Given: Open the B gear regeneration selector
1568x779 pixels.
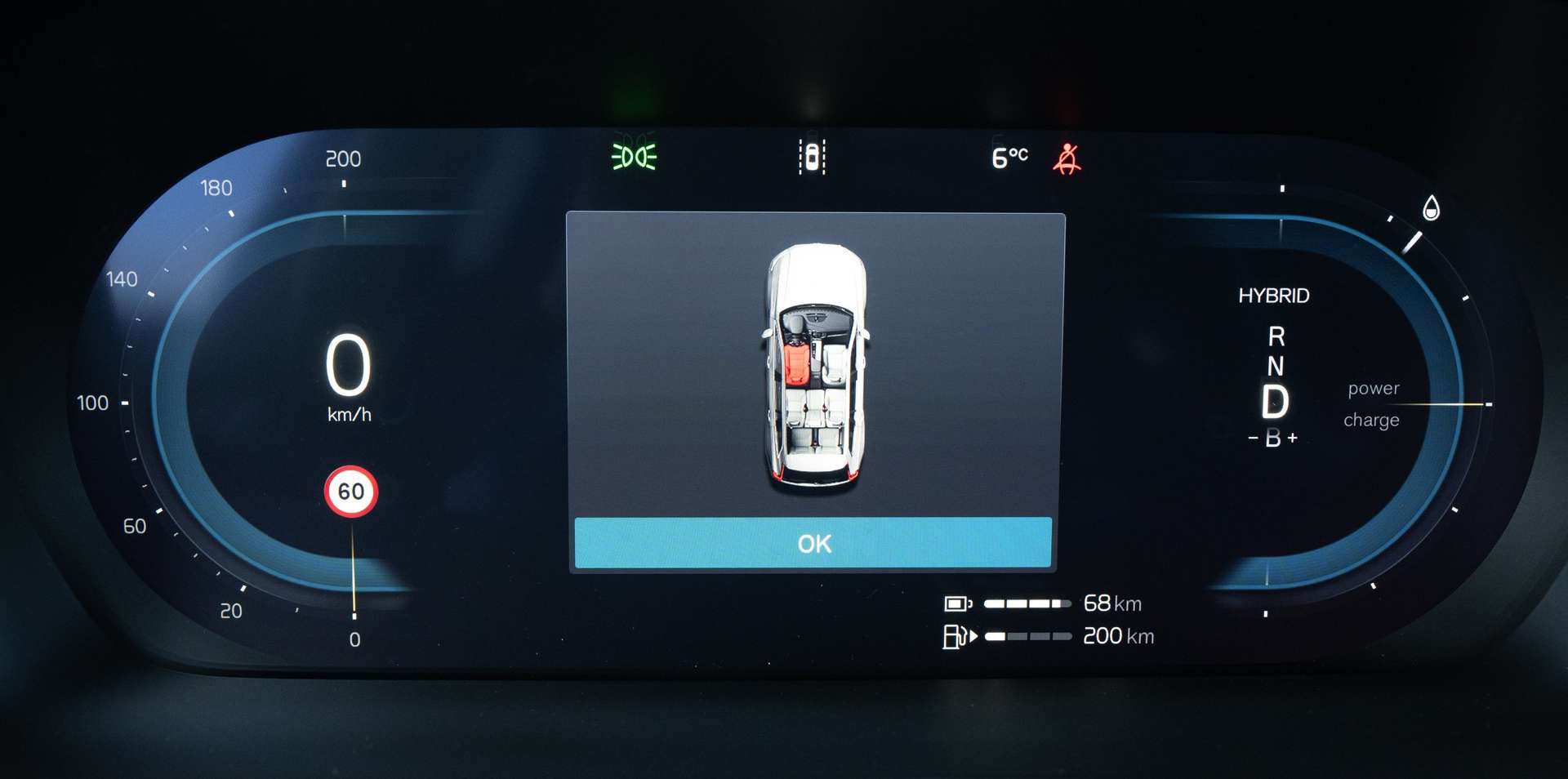Looking at the screenshot, I should click(x=1274, y=438).
